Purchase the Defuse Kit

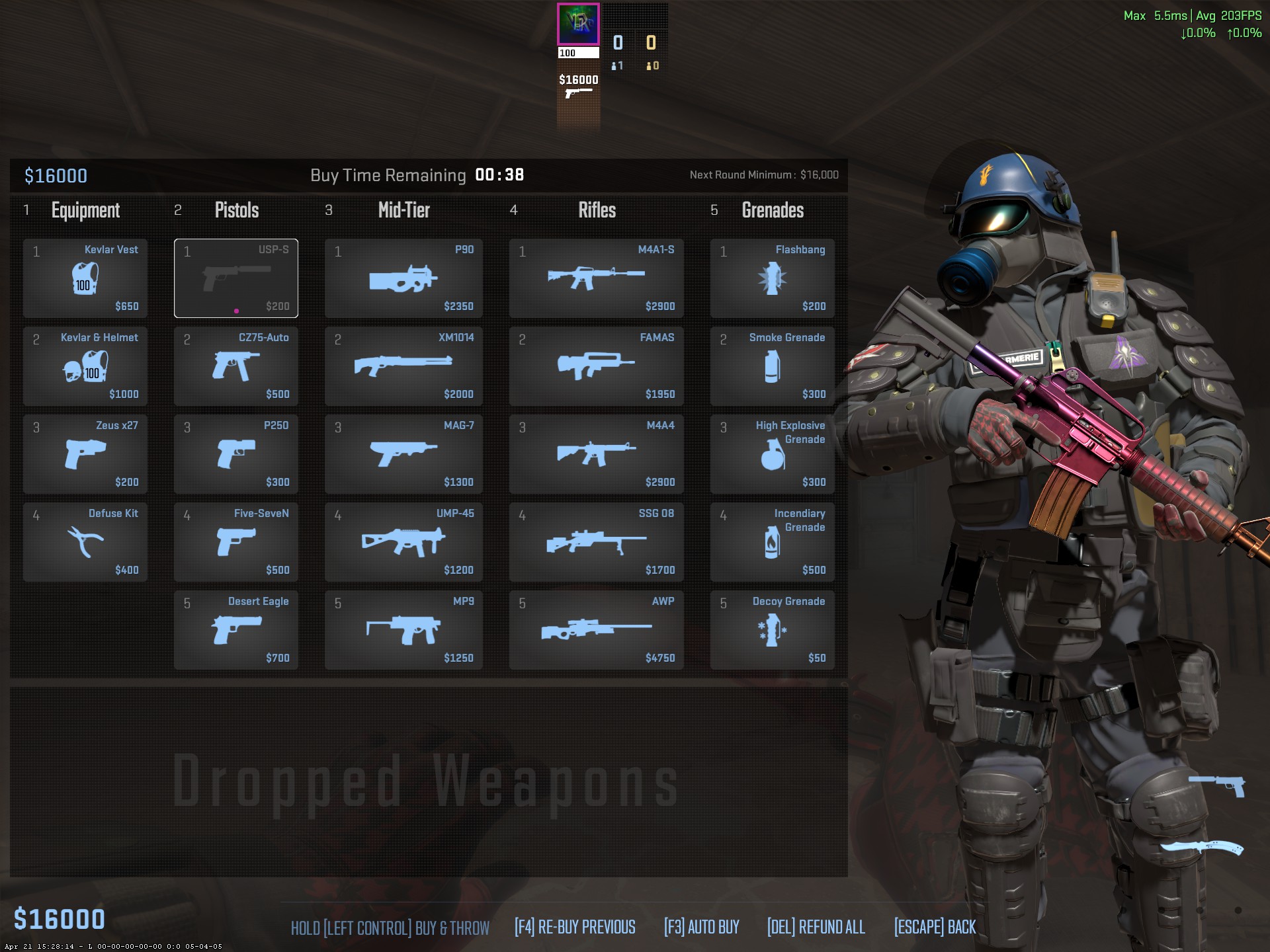(85, 542)
